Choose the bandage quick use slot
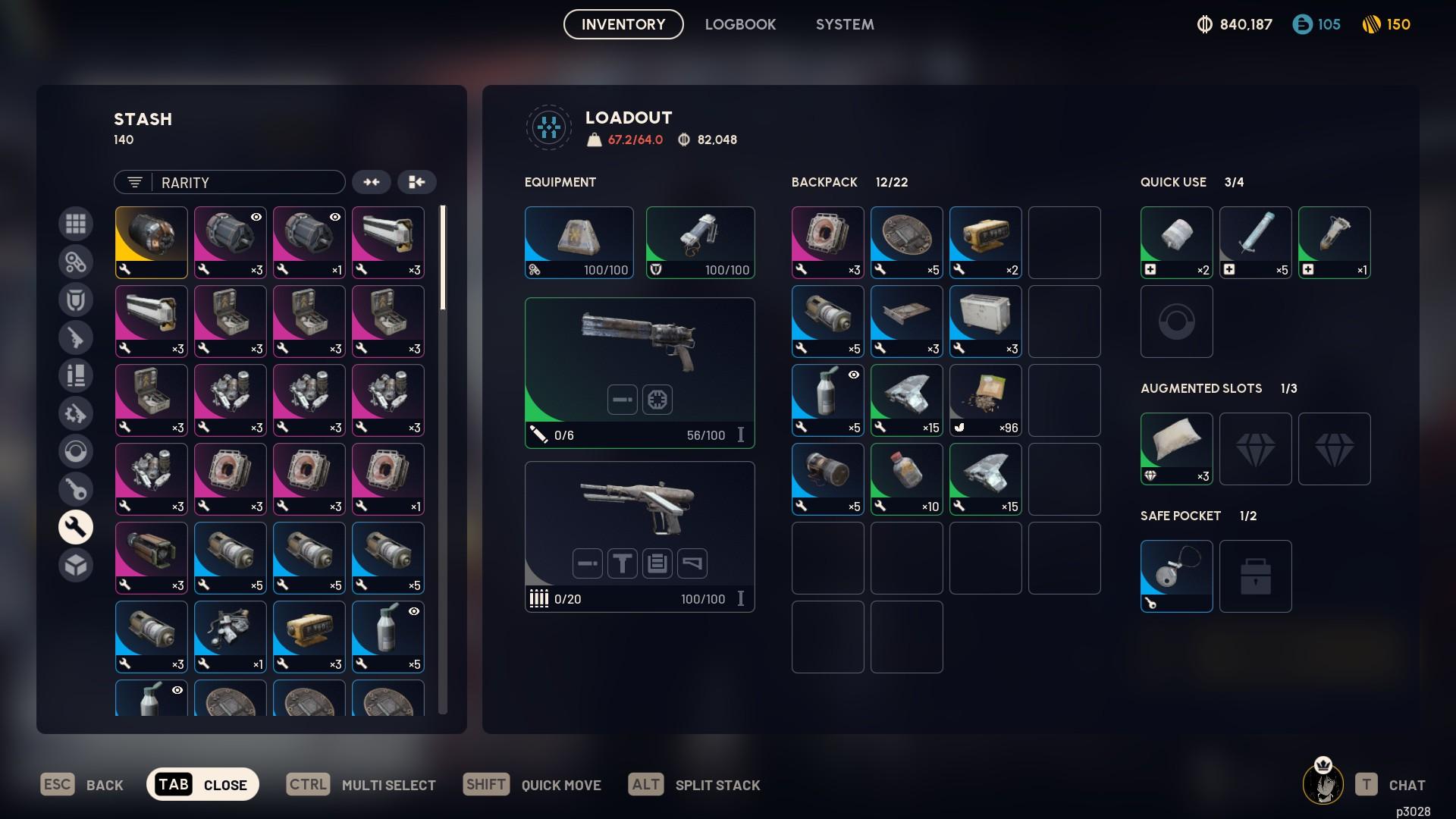 pos(1176,243)
